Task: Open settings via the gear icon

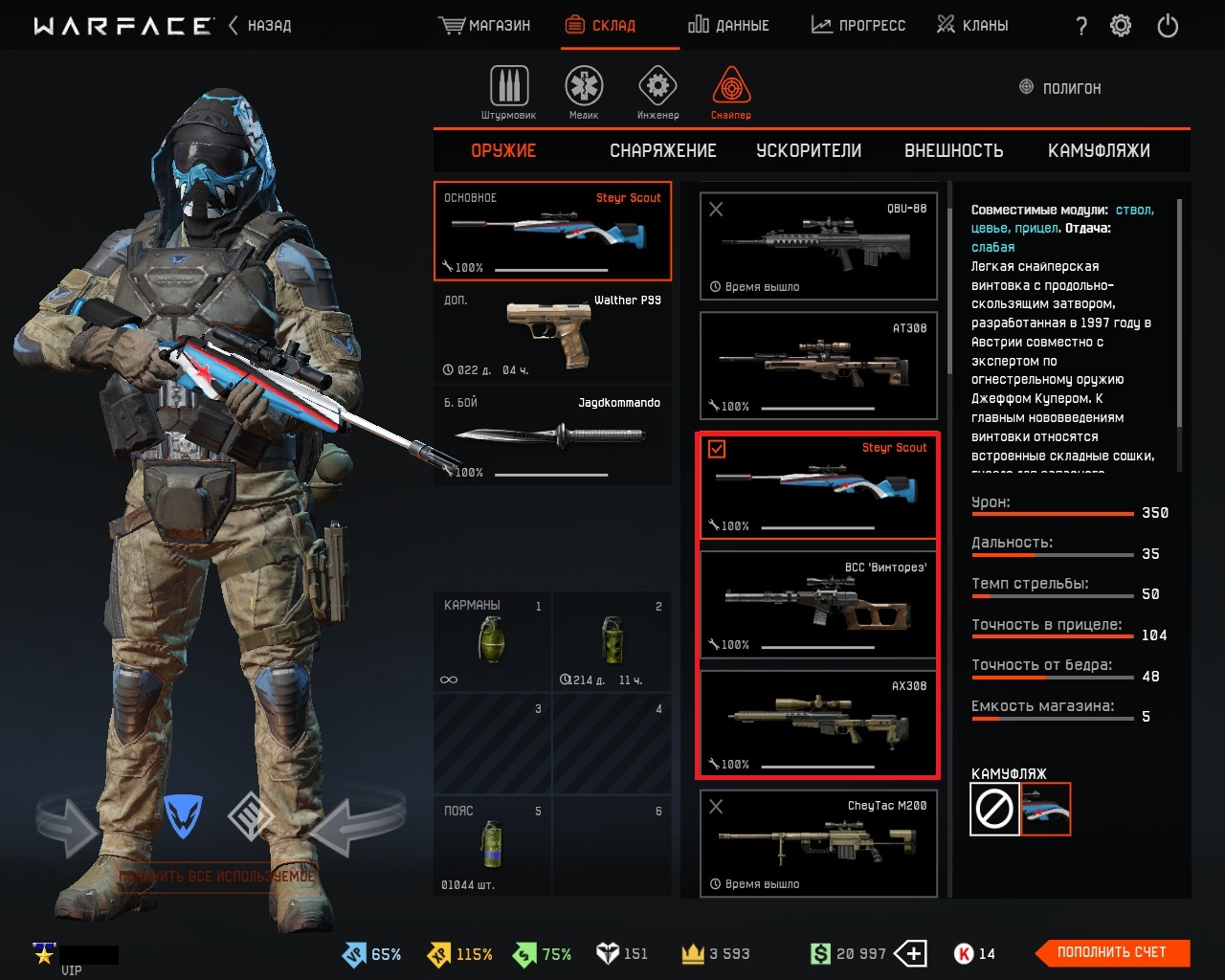Action: 1121,26
